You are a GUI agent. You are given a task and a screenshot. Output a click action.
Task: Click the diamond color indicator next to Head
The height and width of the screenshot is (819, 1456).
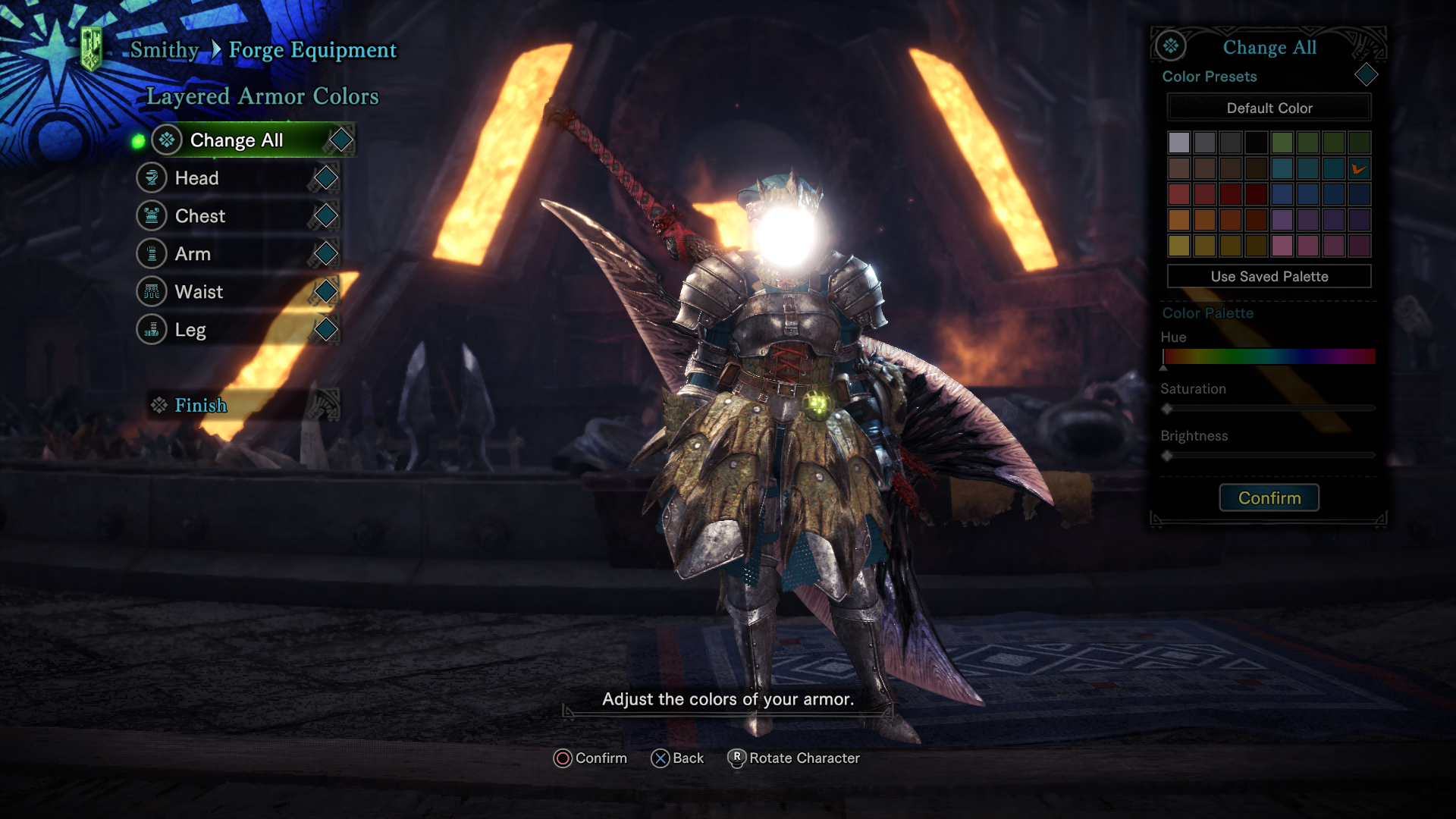[326, 177]
